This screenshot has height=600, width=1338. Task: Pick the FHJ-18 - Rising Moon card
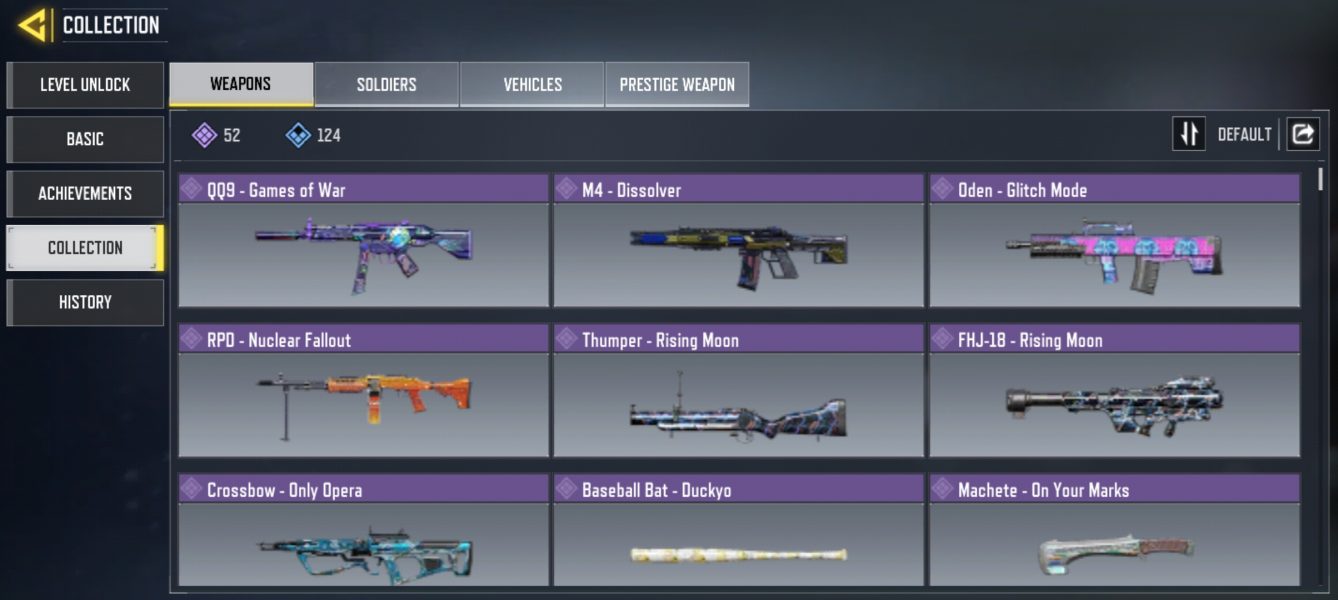point(1114,392)
